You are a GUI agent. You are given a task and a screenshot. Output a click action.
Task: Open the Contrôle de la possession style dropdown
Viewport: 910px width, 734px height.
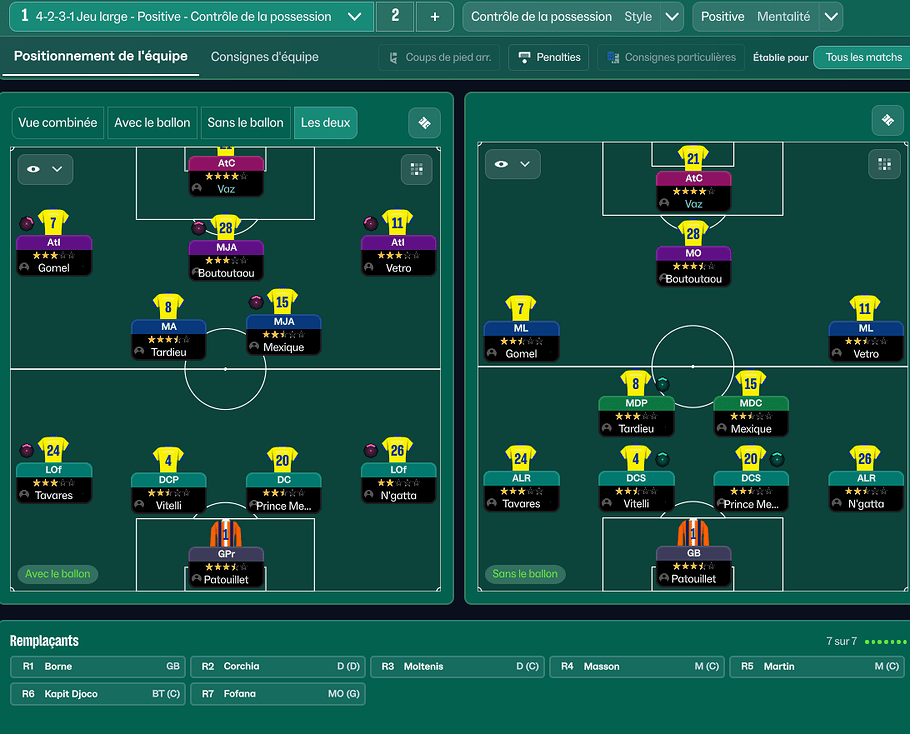coord(672,16)
